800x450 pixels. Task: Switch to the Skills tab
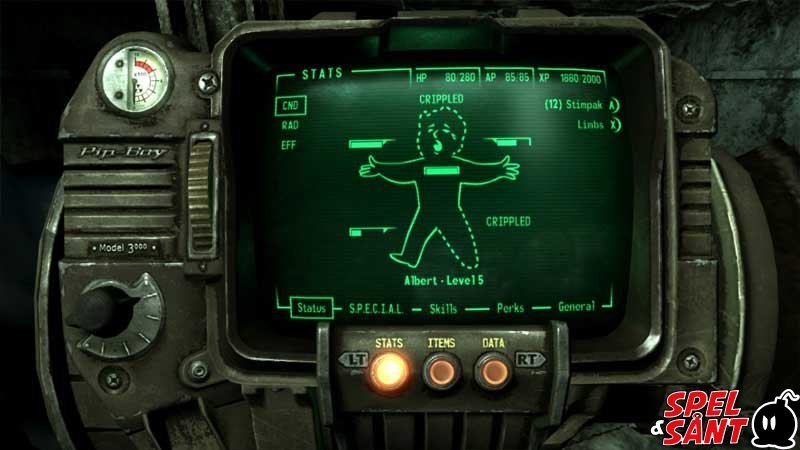(444, 309)
